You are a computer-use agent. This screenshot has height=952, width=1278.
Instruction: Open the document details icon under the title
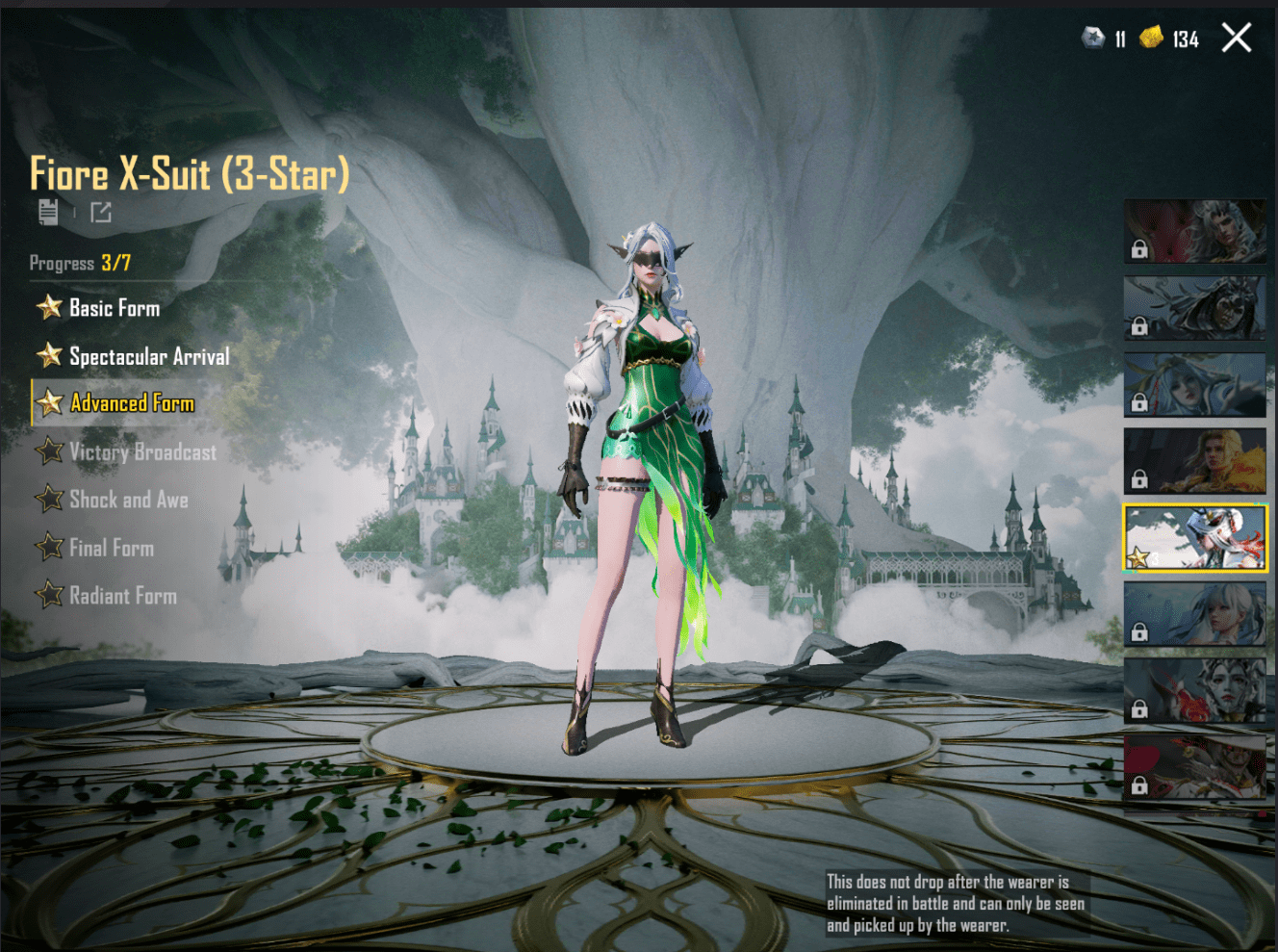click(48, 212)
